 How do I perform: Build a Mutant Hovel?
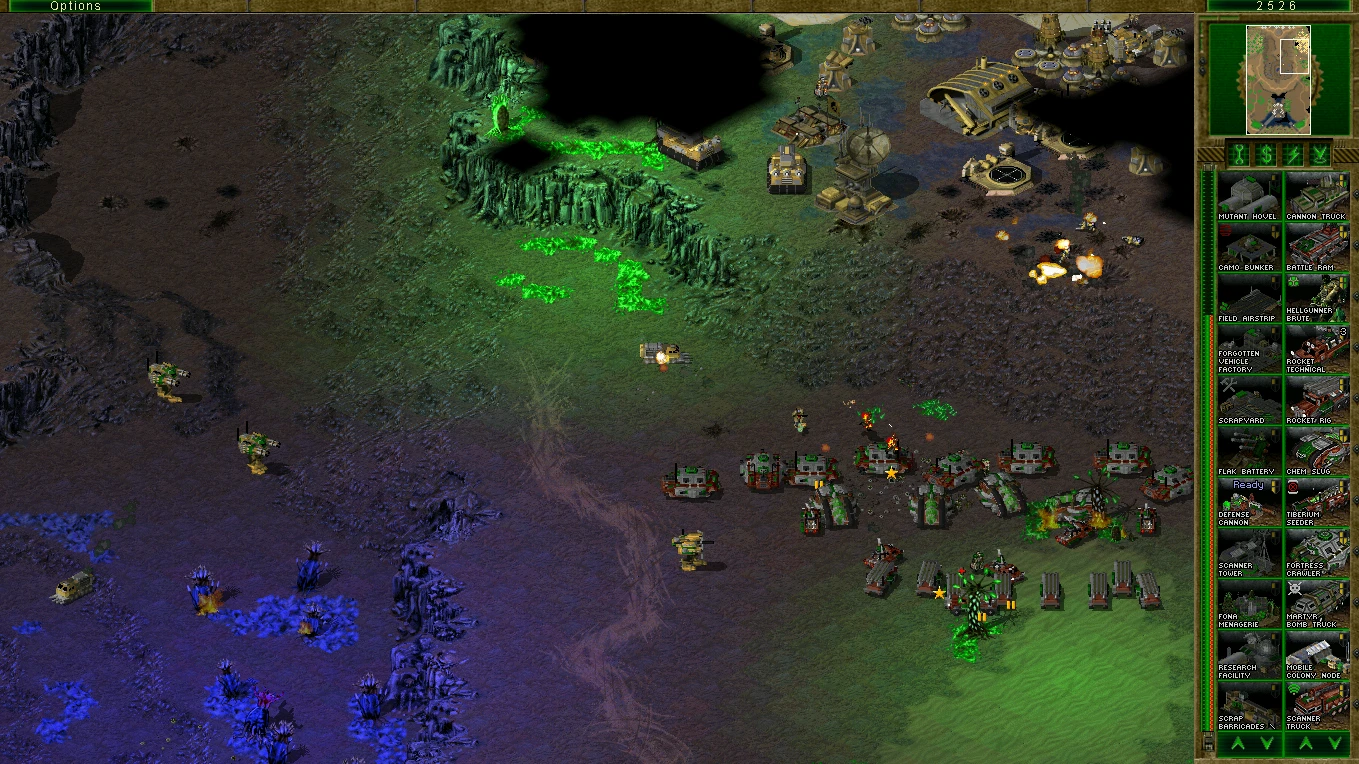coord(1248,196)
